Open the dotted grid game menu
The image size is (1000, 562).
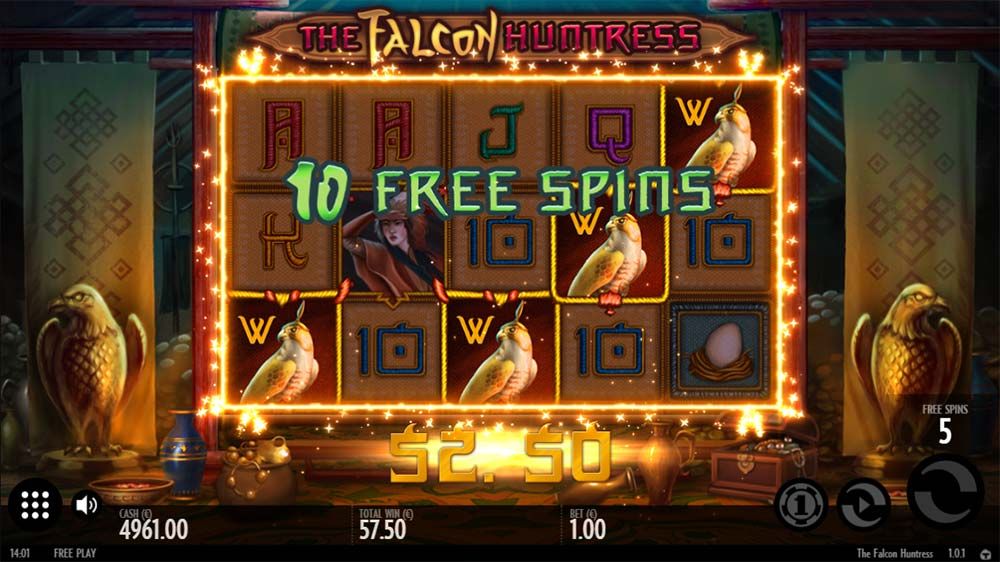point(35,505)
